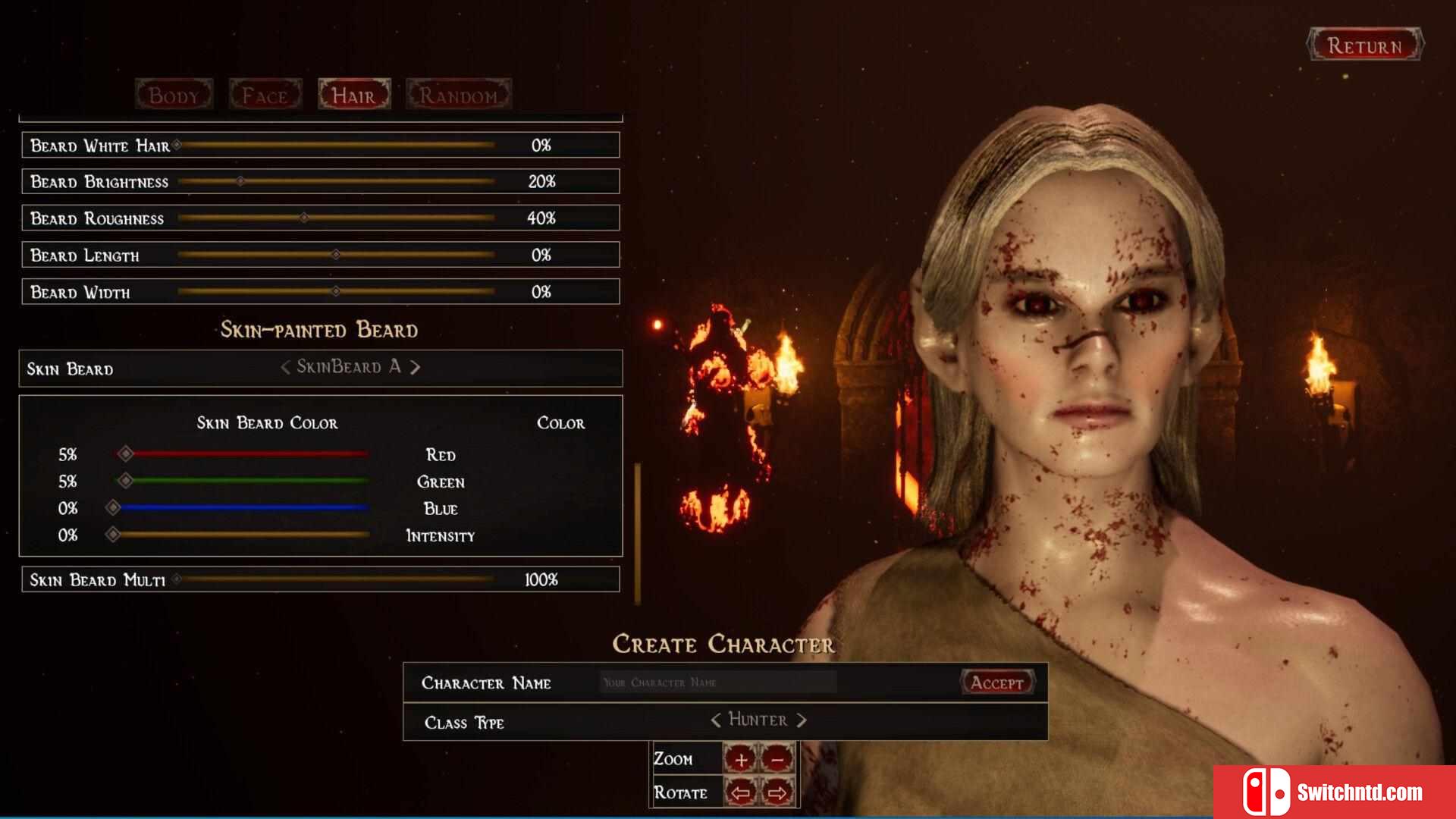
Task: Change the Beard Length slider
Action: [x=335, y=255]
